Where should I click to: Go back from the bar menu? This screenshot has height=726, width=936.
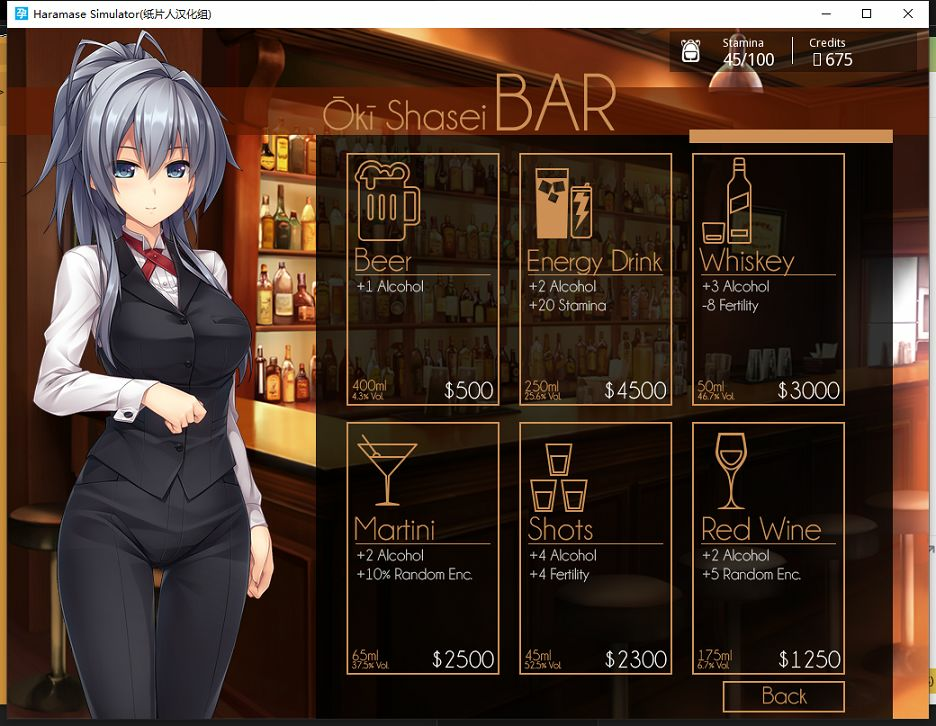(783, 697)
